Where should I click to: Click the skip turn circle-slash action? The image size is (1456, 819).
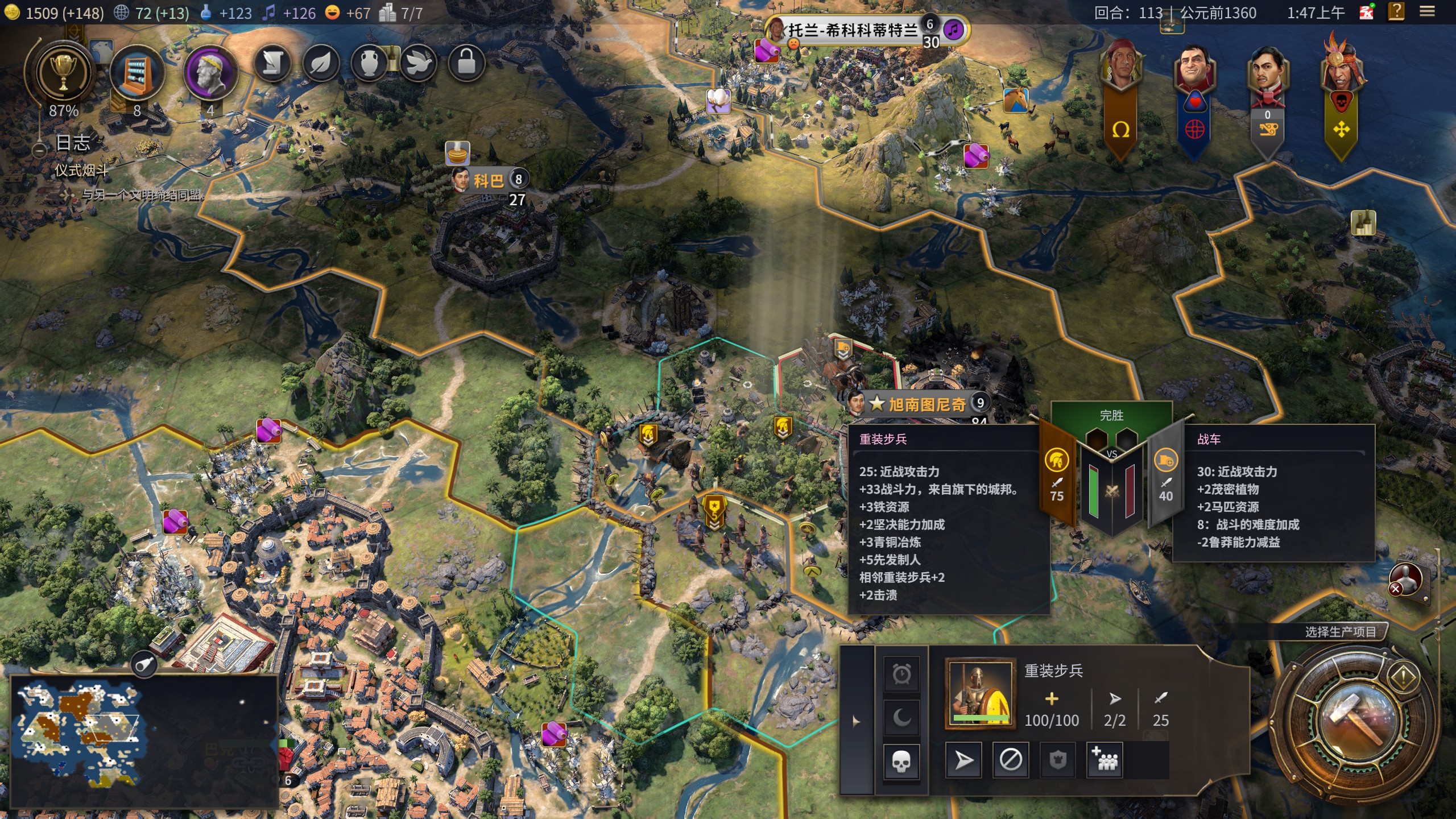pyautogui.click(x=1010, y=760)
